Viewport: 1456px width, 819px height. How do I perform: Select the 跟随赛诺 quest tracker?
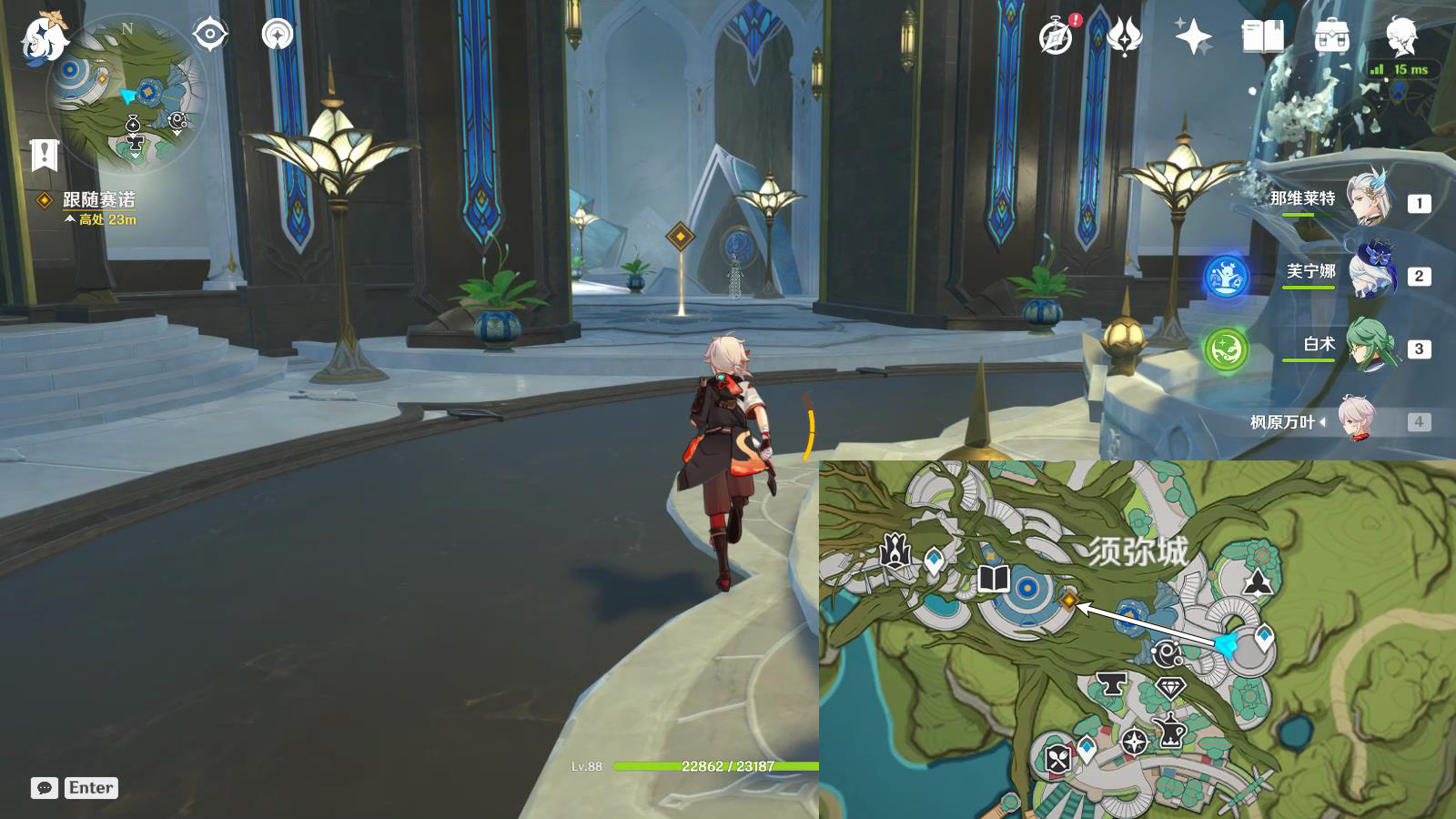point(98,199)
